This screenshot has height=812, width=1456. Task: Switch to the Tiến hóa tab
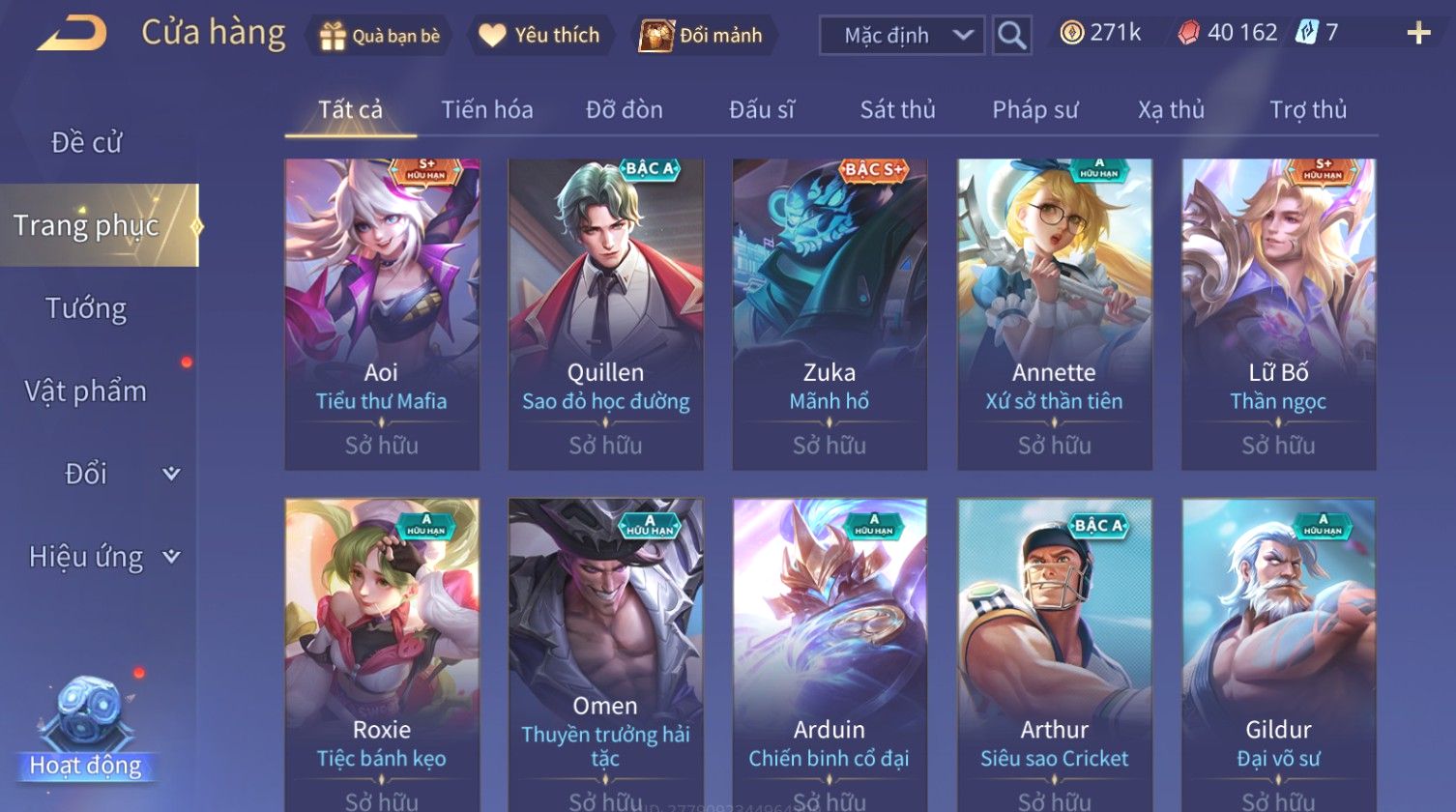click(487, 109)
